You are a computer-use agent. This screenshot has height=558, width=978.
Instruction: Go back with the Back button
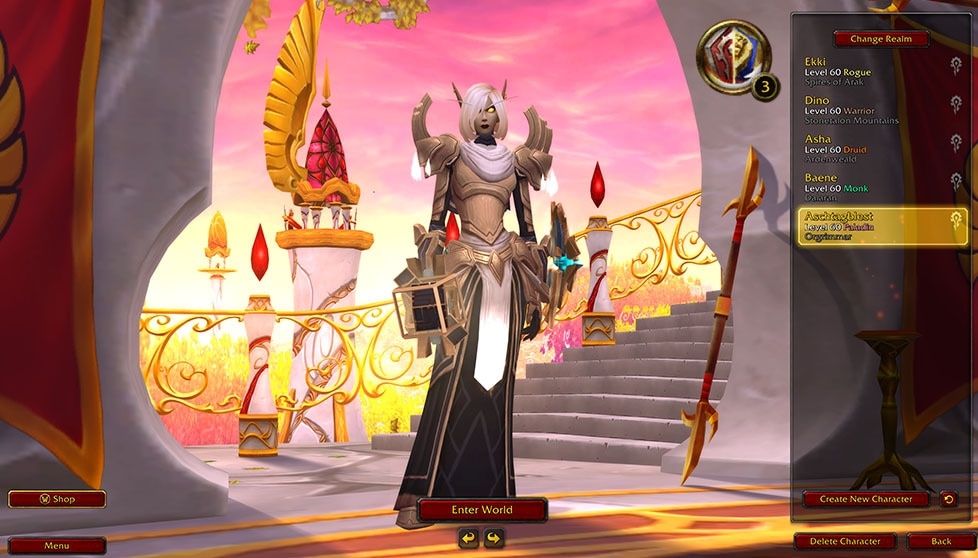coord(940,542)
